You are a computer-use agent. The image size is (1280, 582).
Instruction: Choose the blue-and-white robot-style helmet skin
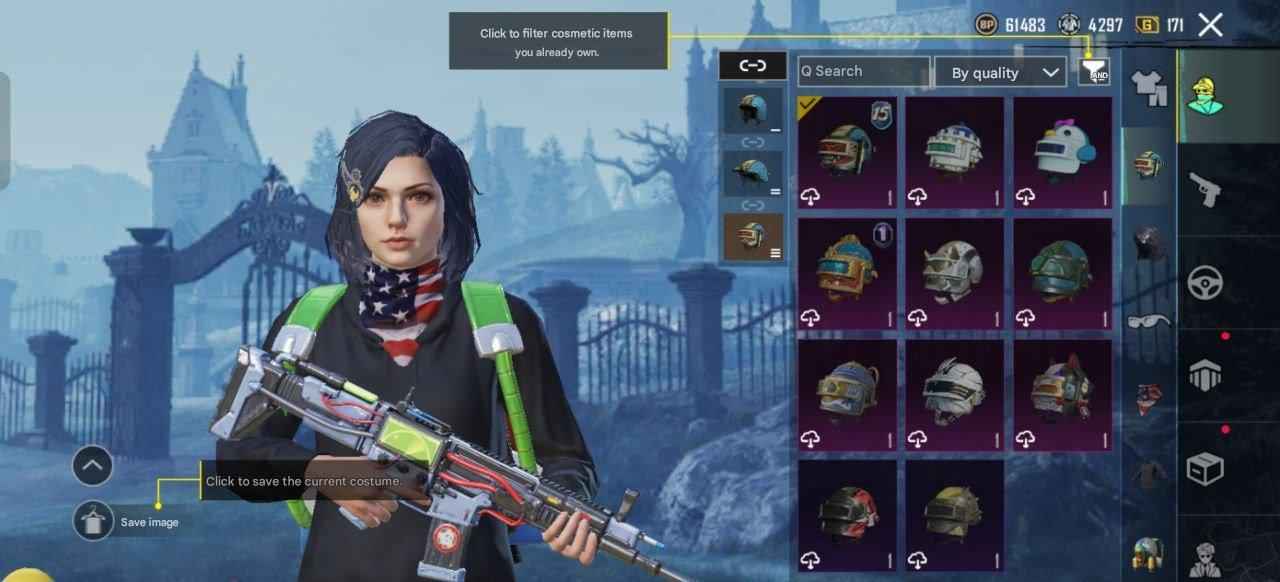pyautogui.click(x=955, y=152)
